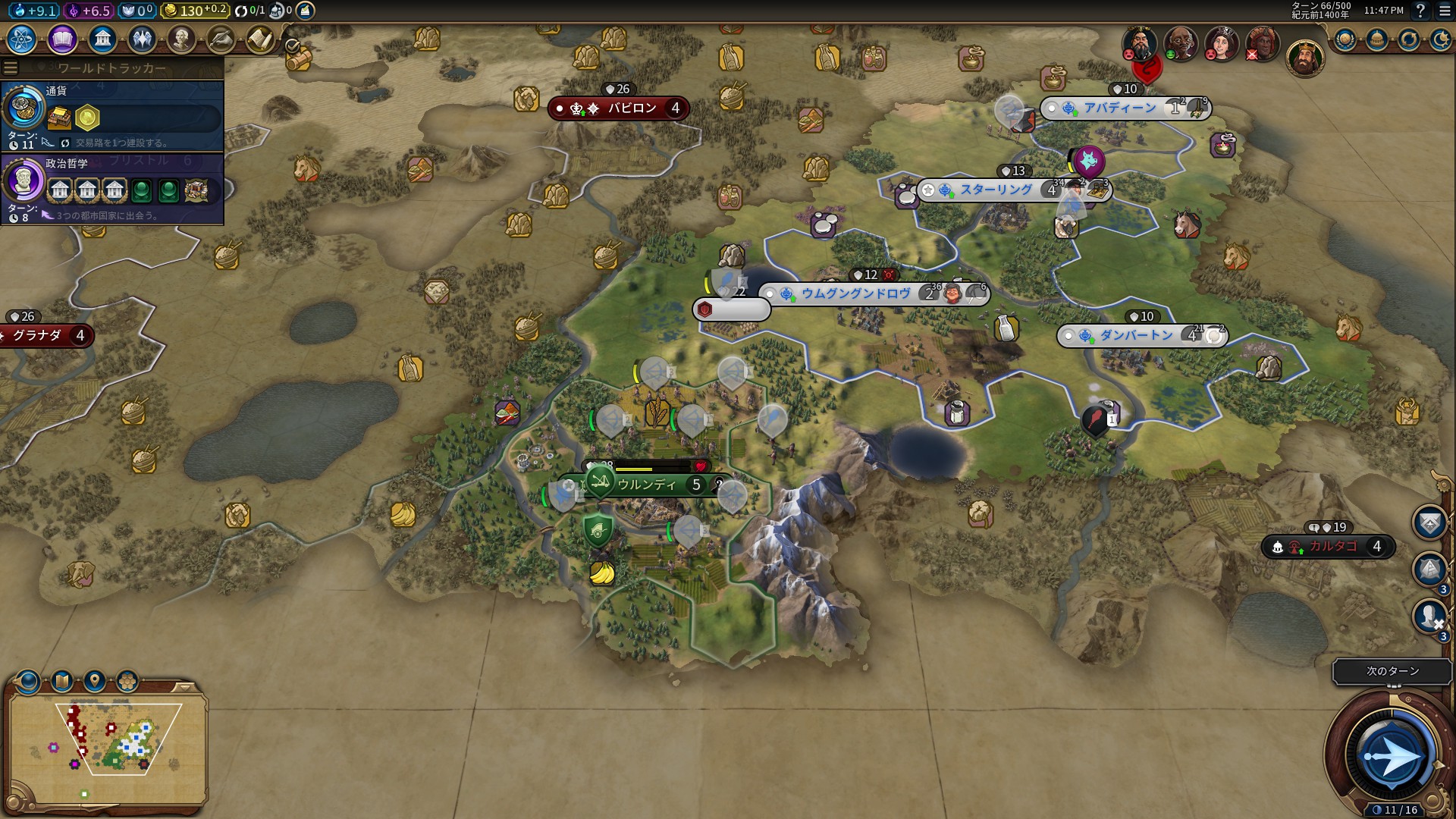This screenshot has height=819, width=1456.
Task: Toggle the map pin placement button
Action: tap(95, 681)
